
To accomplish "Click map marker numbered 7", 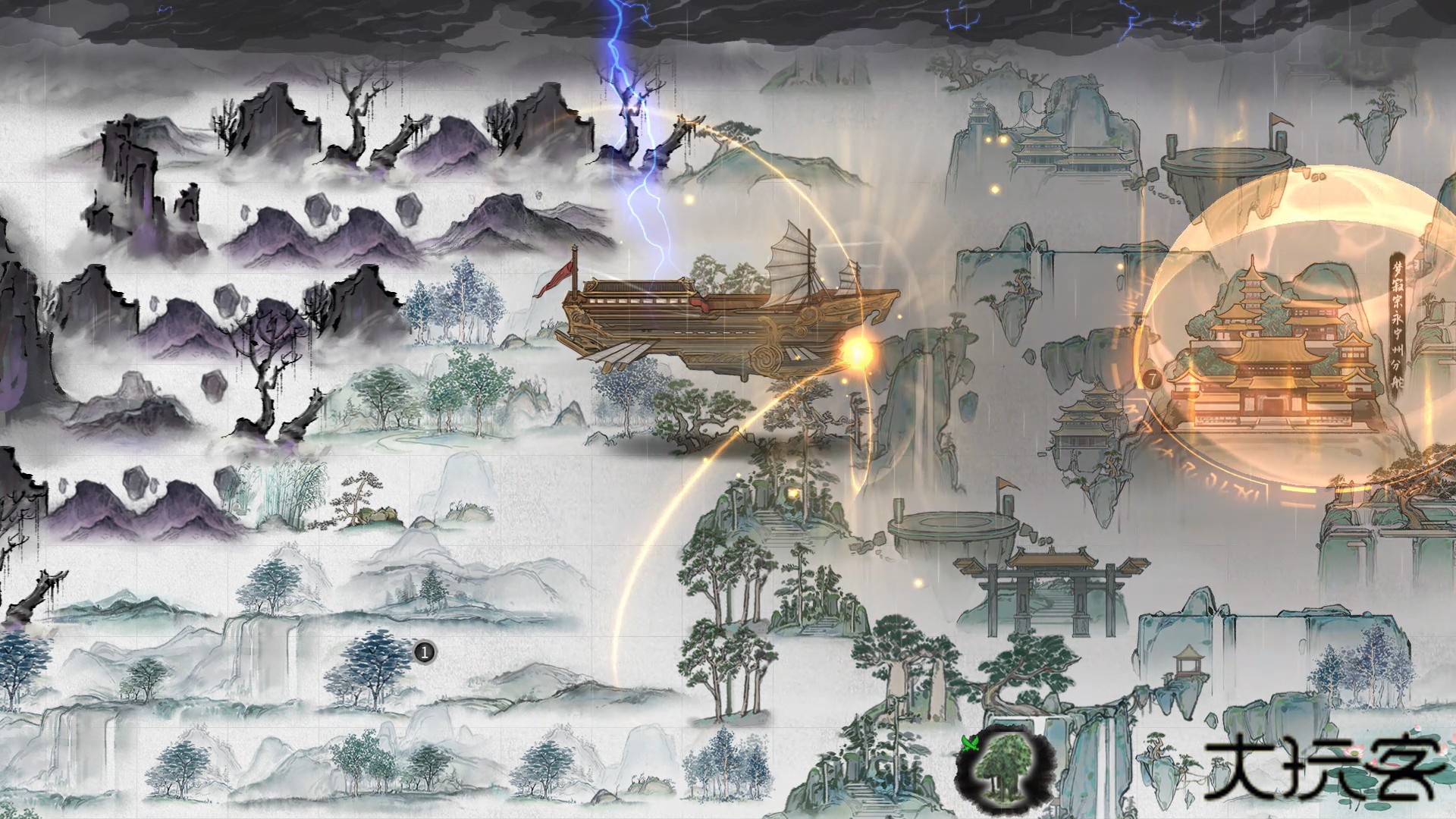I will 1153,379.
